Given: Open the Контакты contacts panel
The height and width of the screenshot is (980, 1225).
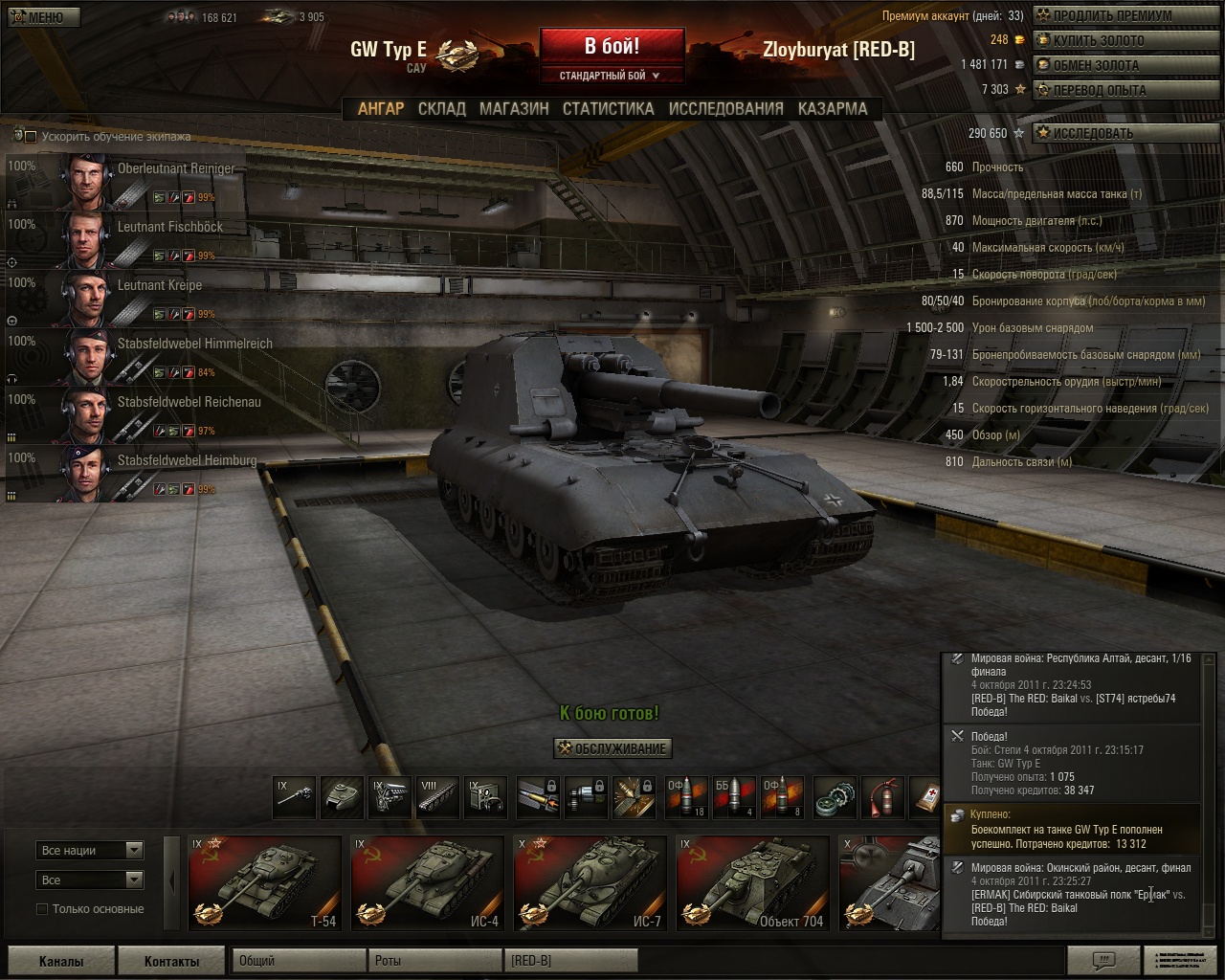Looking at the screenshot, I should pyautogui.click(x=171, y=961).
